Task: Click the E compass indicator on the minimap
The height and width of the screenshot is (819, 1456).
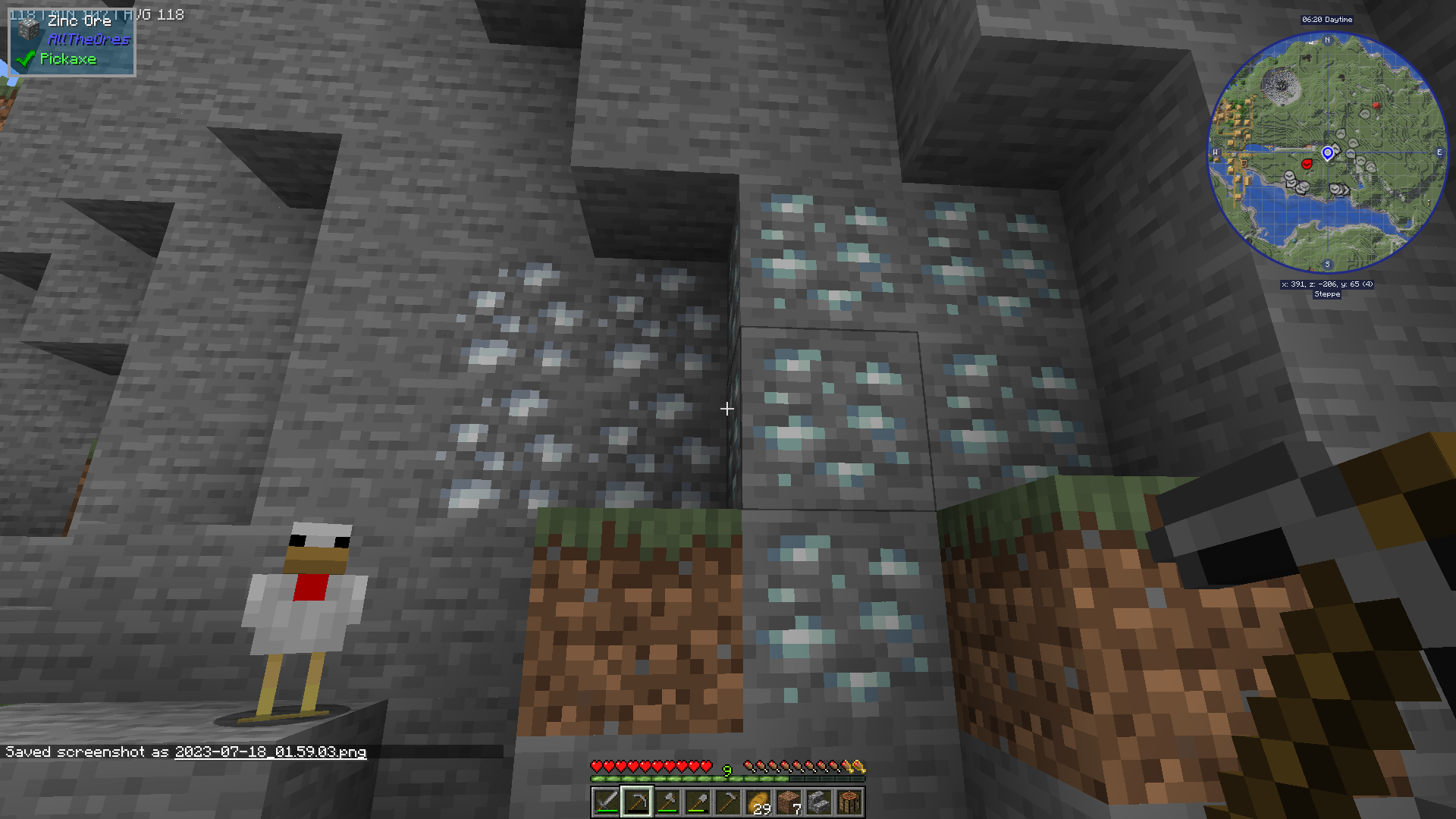Action: (1439, 152)
